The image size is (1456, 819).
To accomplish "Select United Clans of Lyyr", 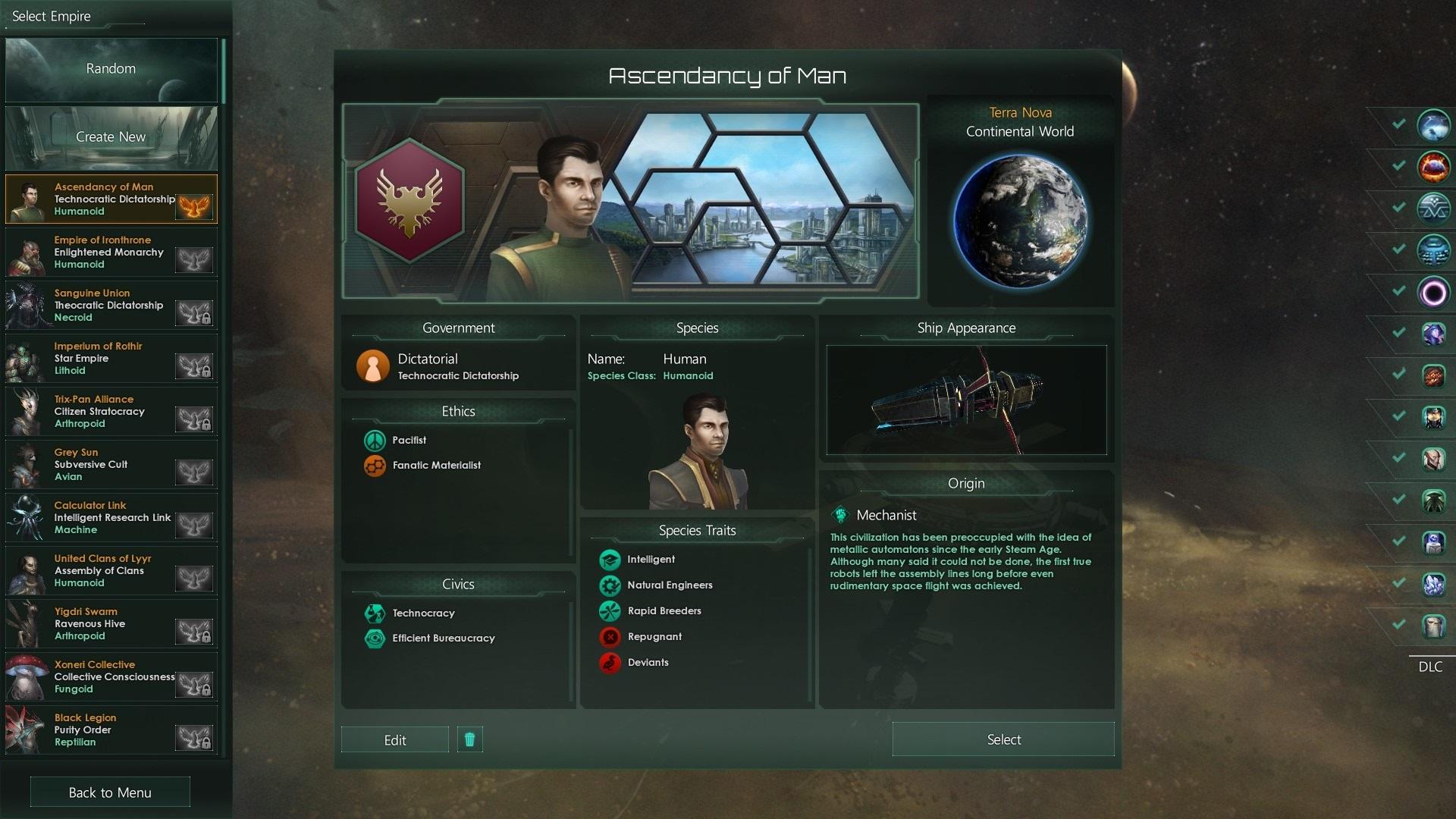I will [111, 570].
